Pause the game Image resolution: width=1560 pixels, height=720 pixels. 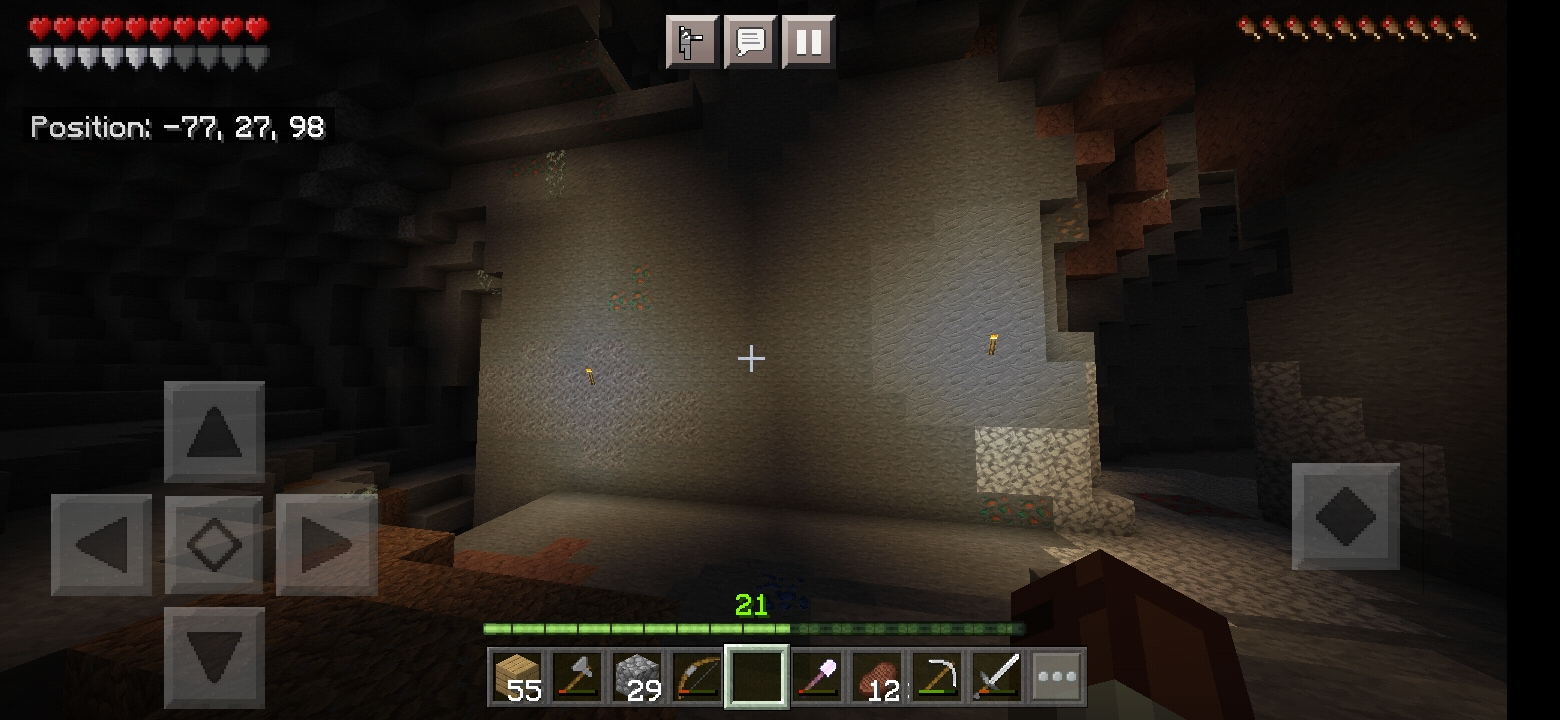(808, 42)
